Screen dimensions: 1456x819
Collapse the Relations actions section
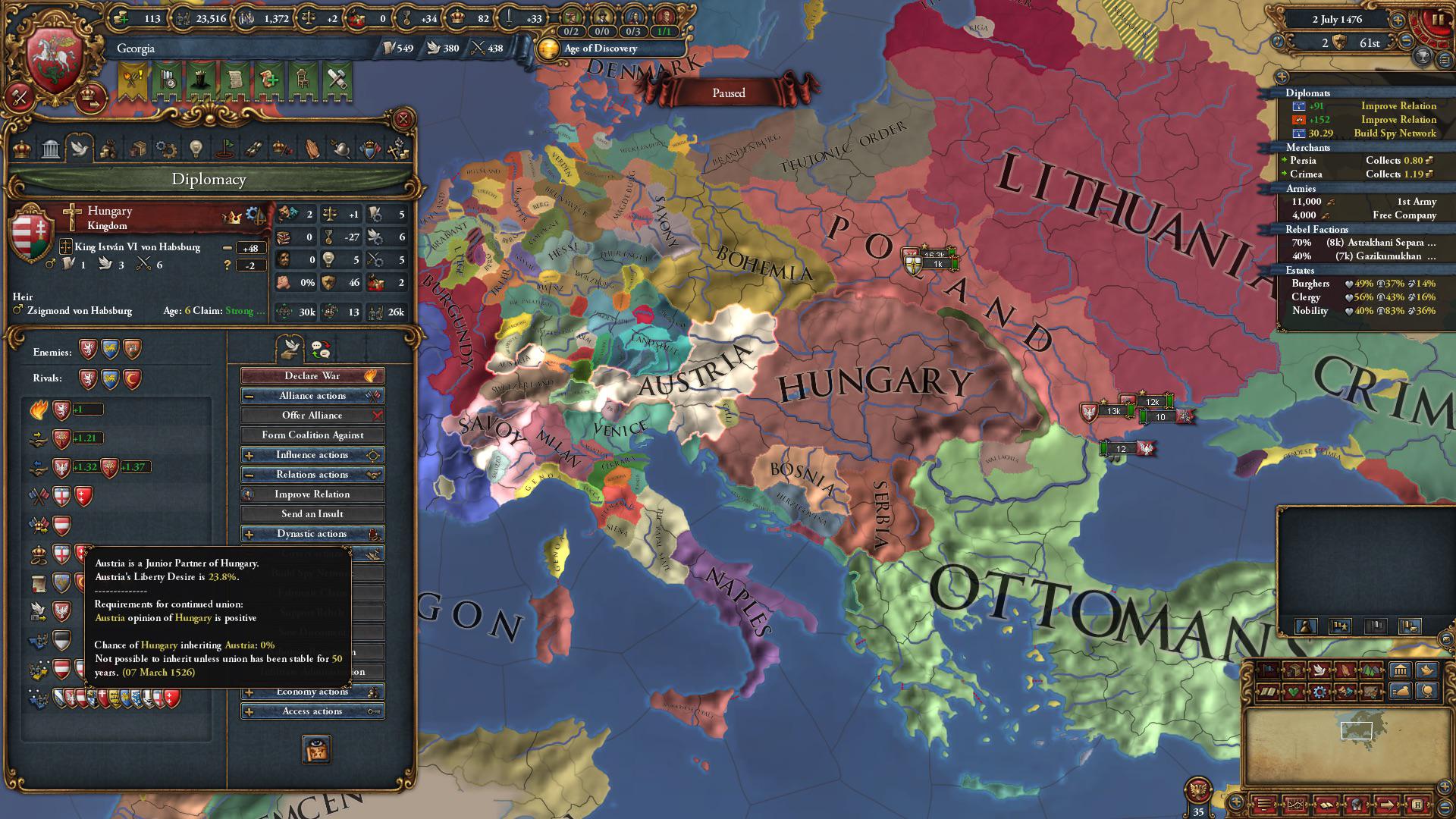tap(312, 474)
